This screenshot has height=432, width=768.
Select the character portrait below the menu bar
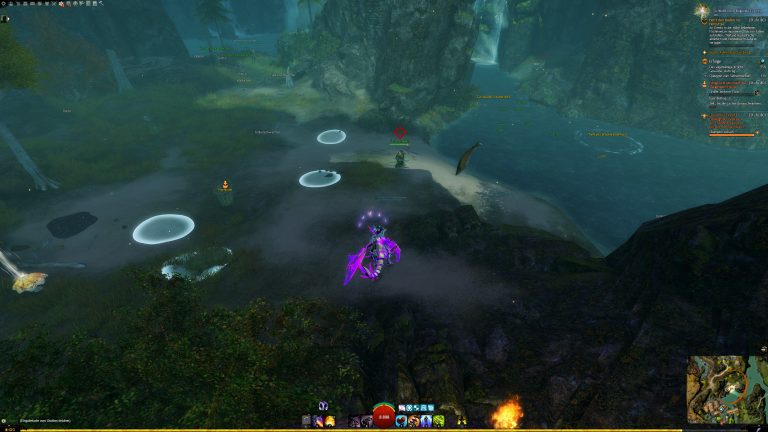pos(6,18)
